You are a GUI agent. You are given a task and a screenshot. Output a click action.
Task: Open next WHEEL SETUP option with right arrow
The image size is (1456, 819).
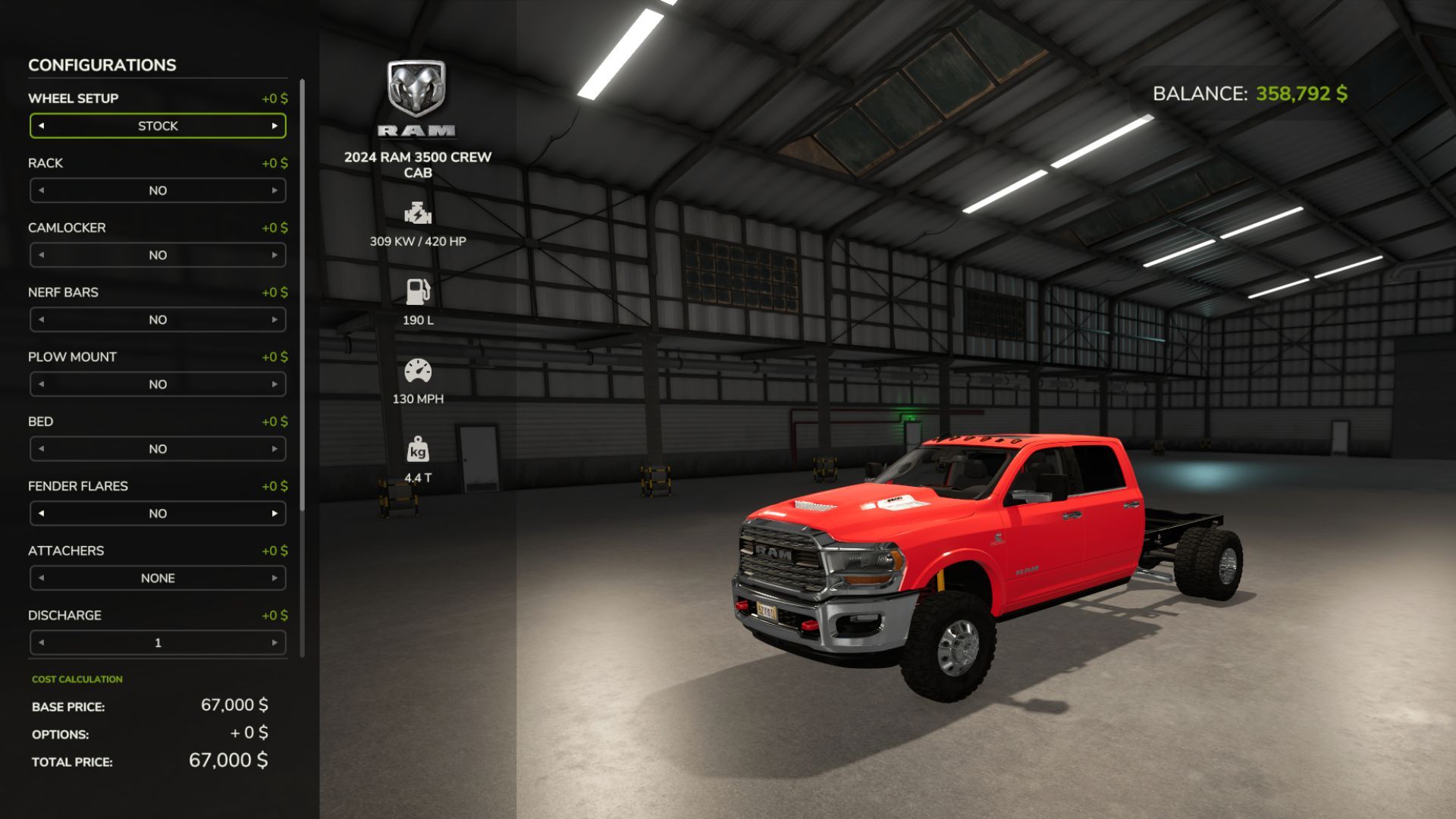pyautogui.click(x=275, y=126)
